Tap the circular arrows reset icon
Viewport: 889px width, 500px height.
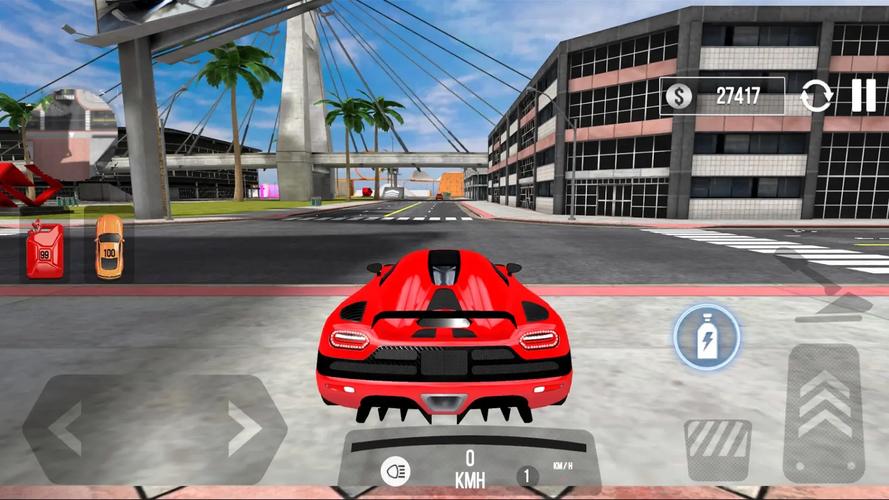coord(816,97)
